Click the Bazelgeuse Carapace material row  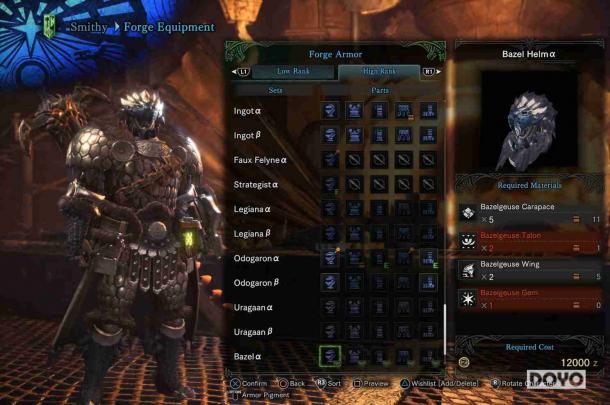[x=530, y=213]
